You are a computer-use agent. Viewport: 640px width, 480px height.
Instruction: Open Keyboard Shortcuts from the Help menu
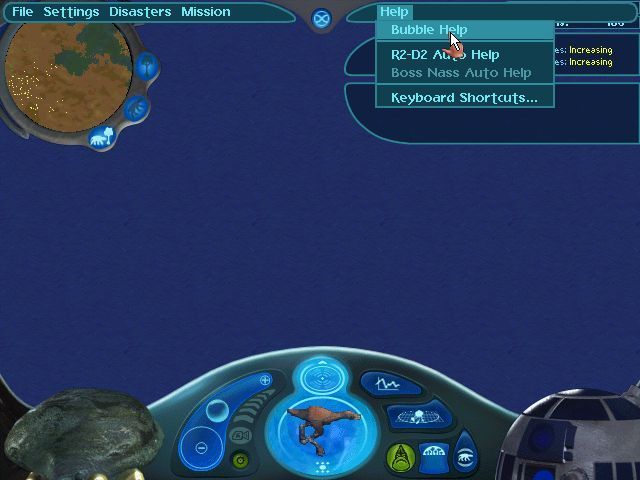[x=464, y=98]
